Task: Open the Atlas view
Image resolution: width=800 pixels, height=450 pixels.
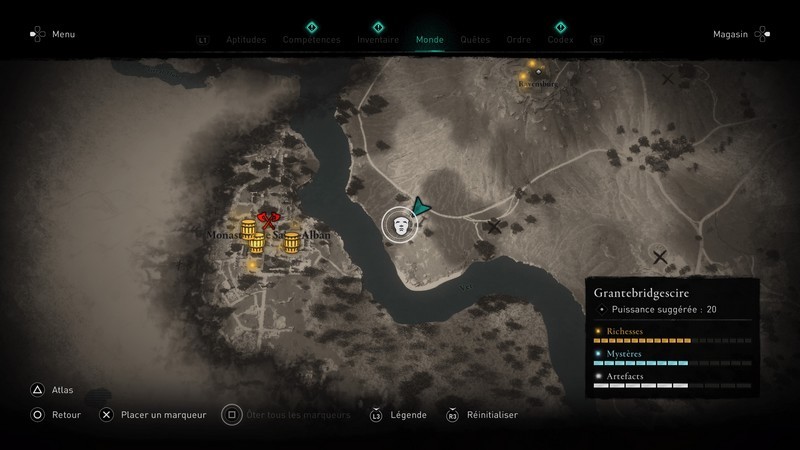Action: (50, 390)
